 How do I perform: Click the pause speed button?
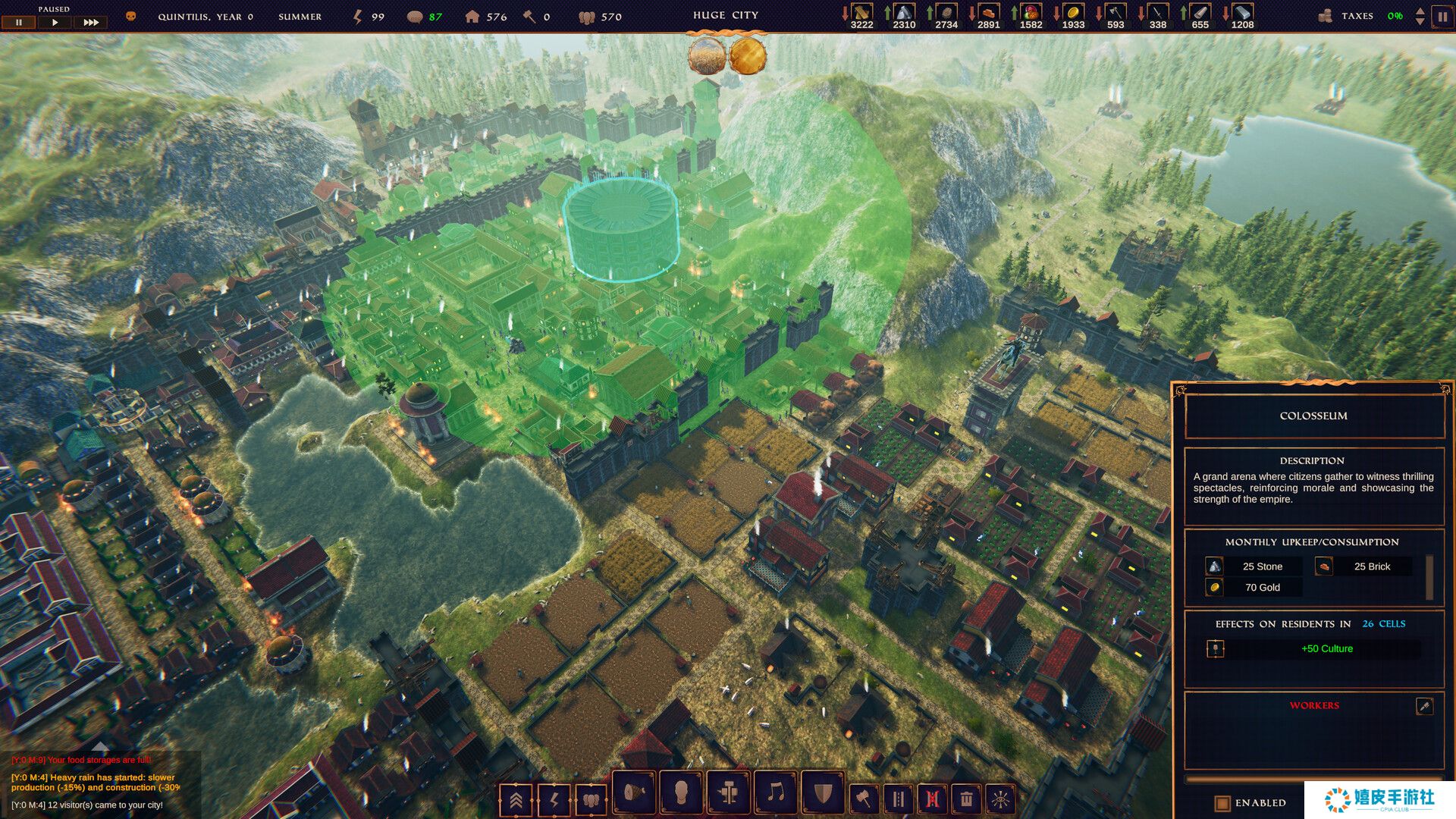19,23
